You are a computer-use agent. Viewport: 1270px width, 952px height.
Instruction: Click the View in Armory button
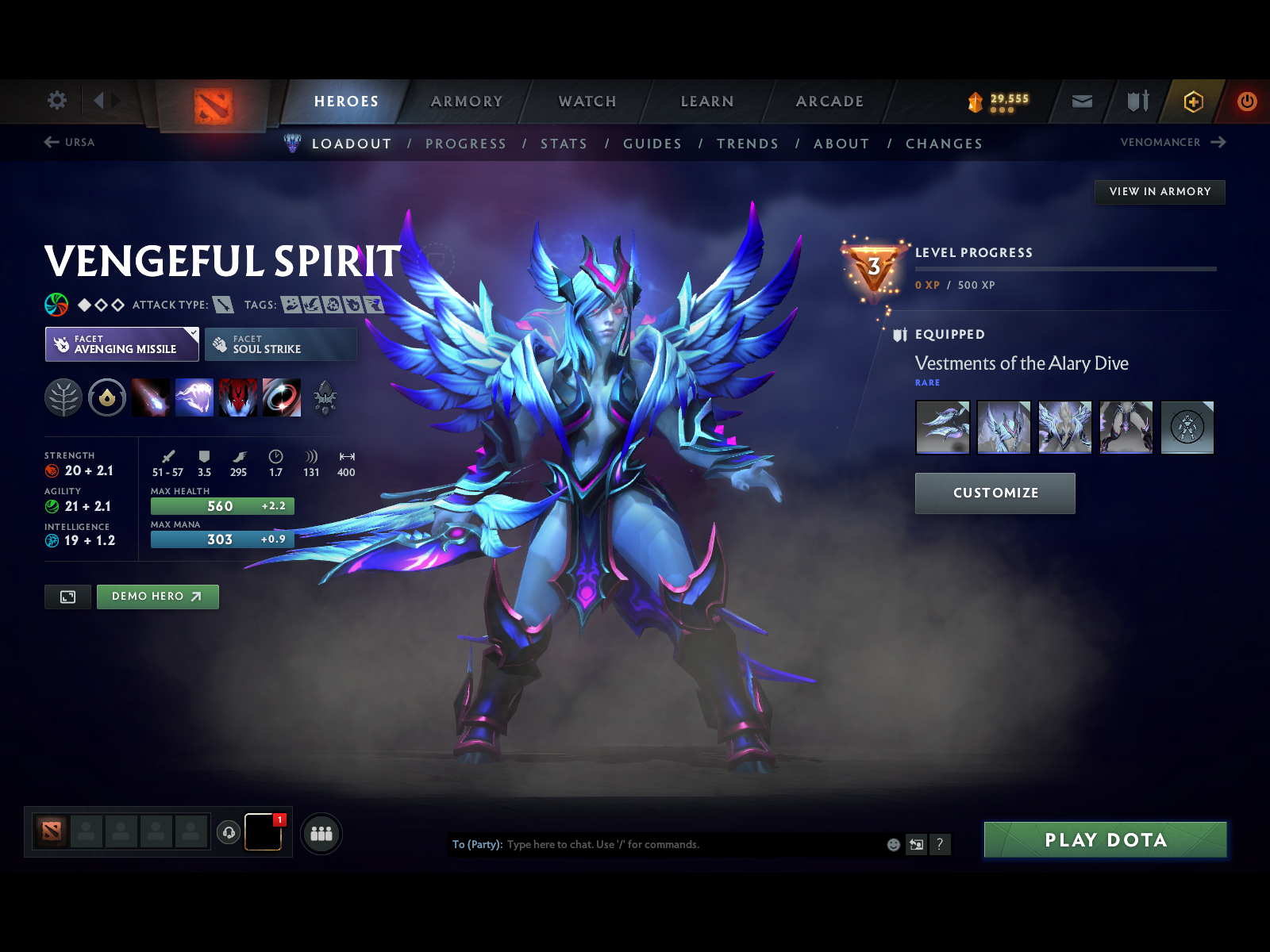tap(1160, 191)
